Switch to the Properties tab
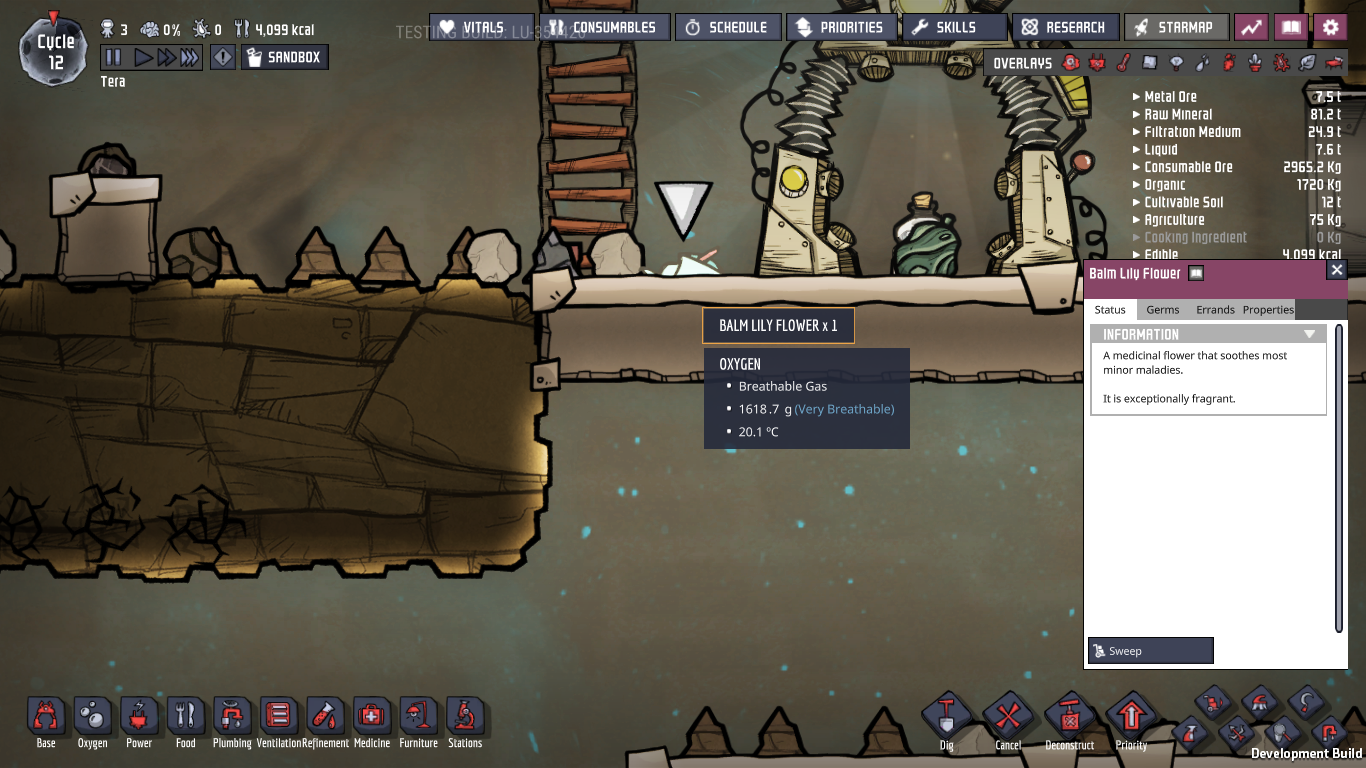 (x=1268, y=310)
